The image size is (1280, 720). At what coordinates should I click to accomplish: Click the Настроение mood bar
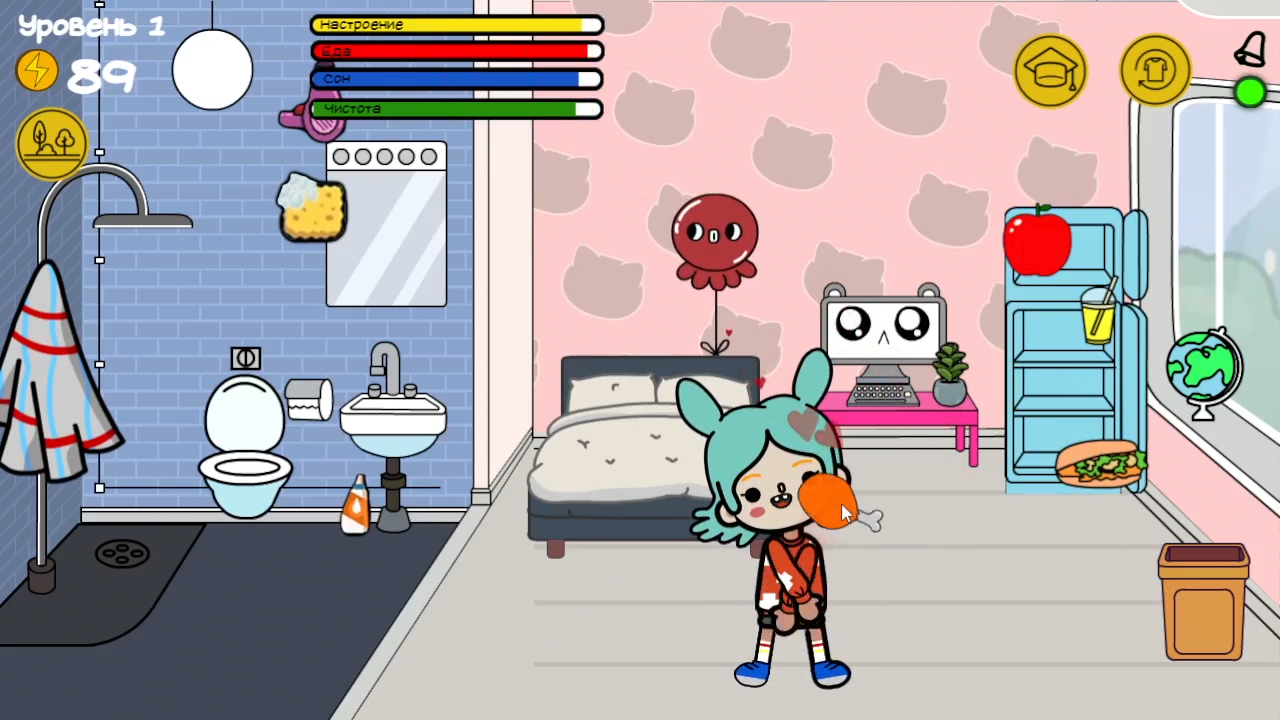455,24
